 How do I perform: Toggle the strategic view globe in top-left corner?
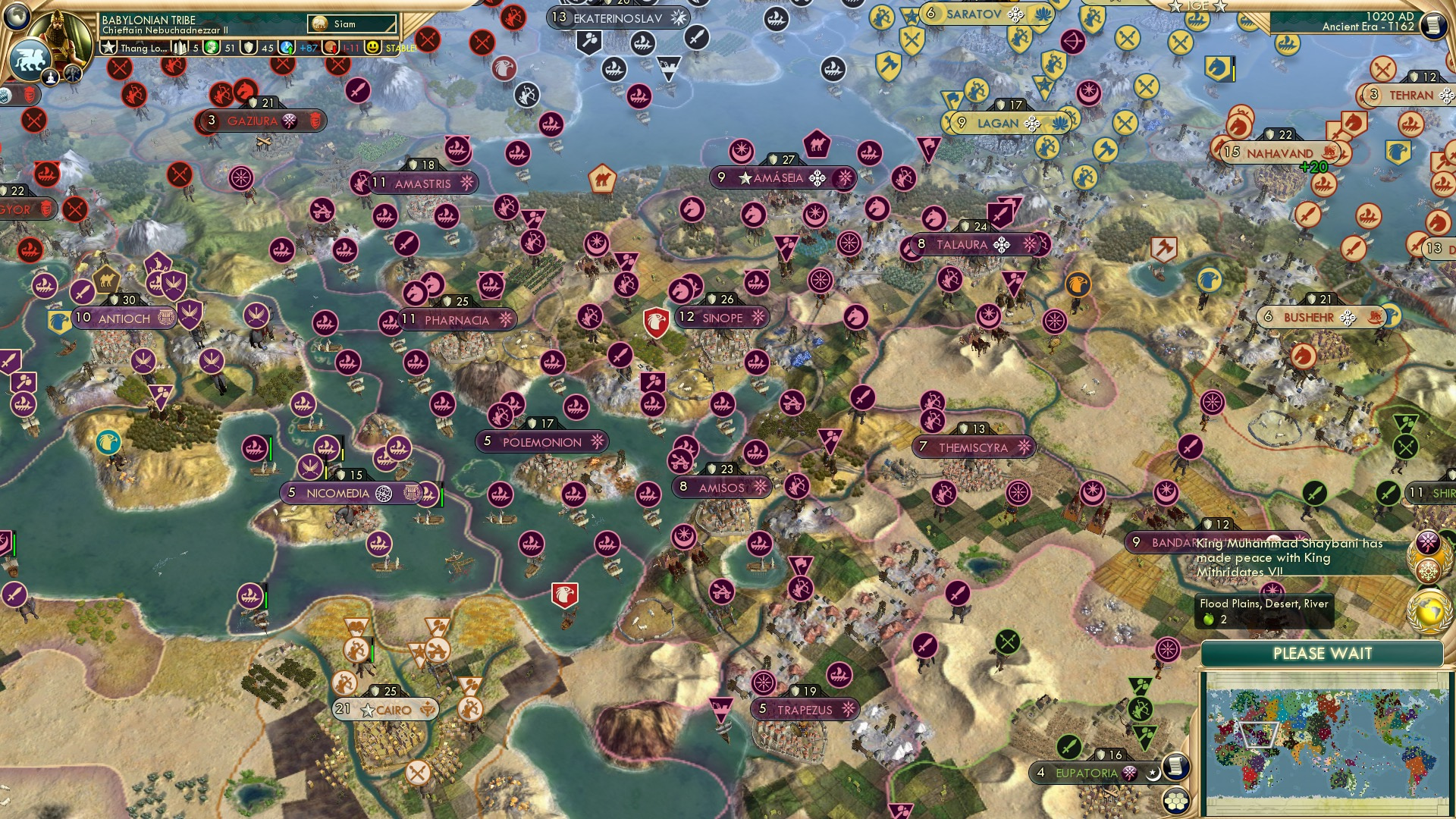(17, 17)
